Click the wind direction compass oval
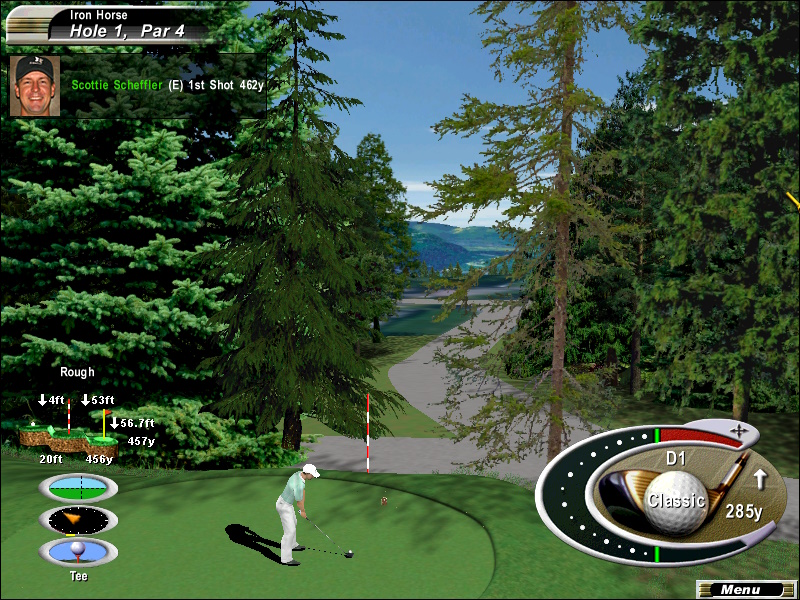Image resolution: width=800 pixels, height=600 pixels. click(x=77, y=519)
